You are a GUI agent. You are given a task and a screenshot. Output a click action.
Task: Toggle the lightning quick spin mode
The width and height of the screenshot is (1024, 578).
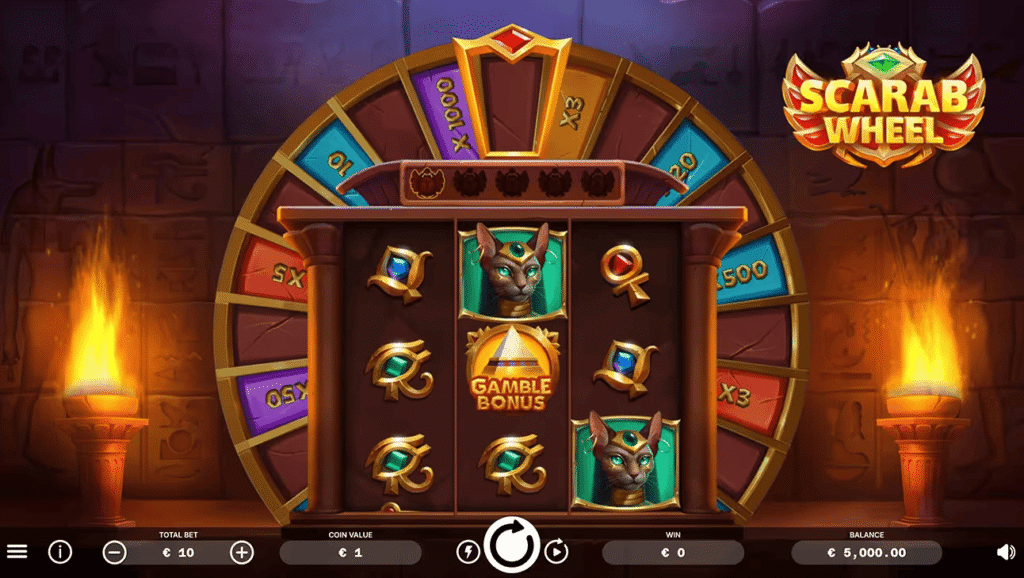468,551
